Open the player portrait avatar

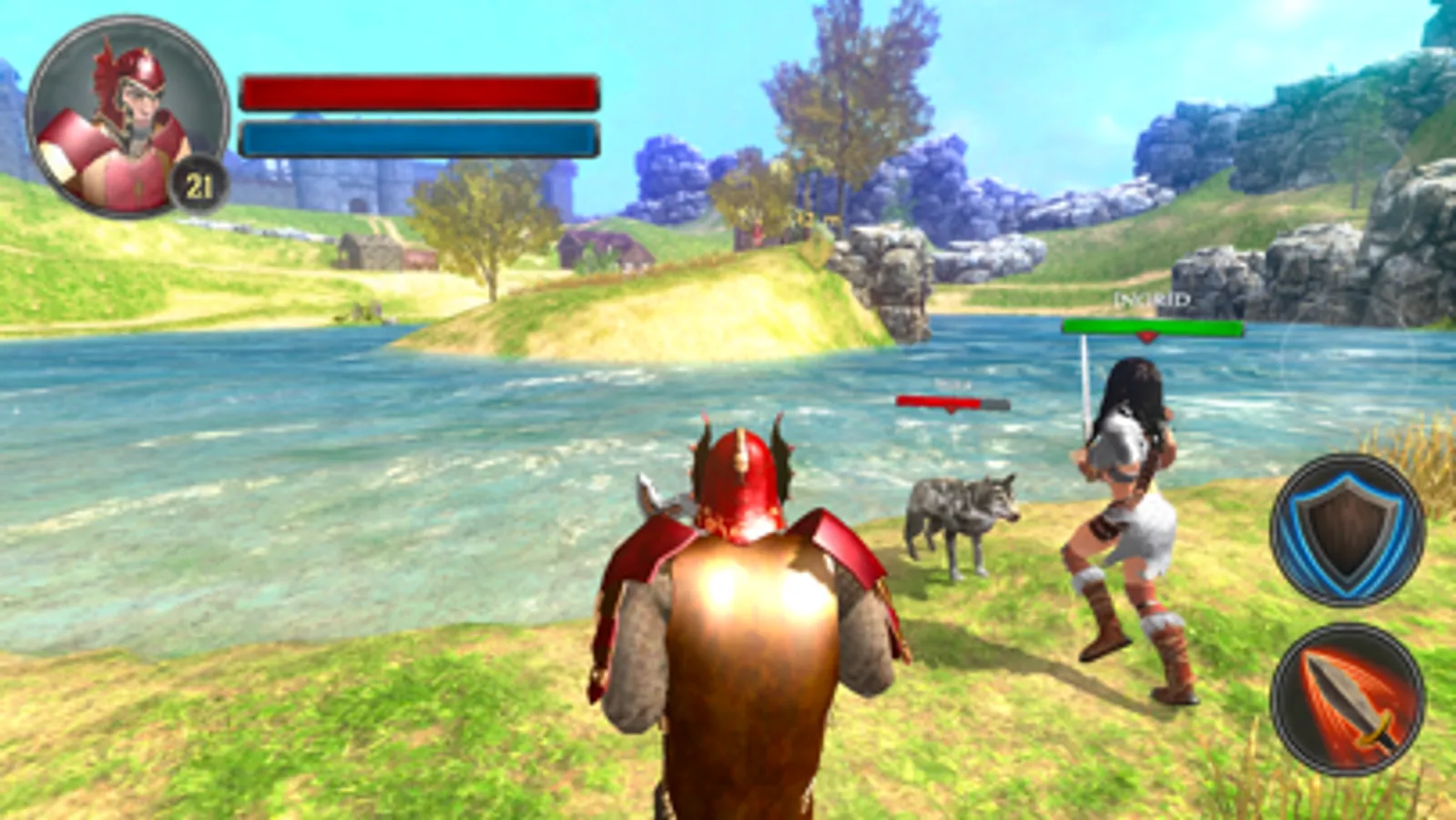coord(127,114)
